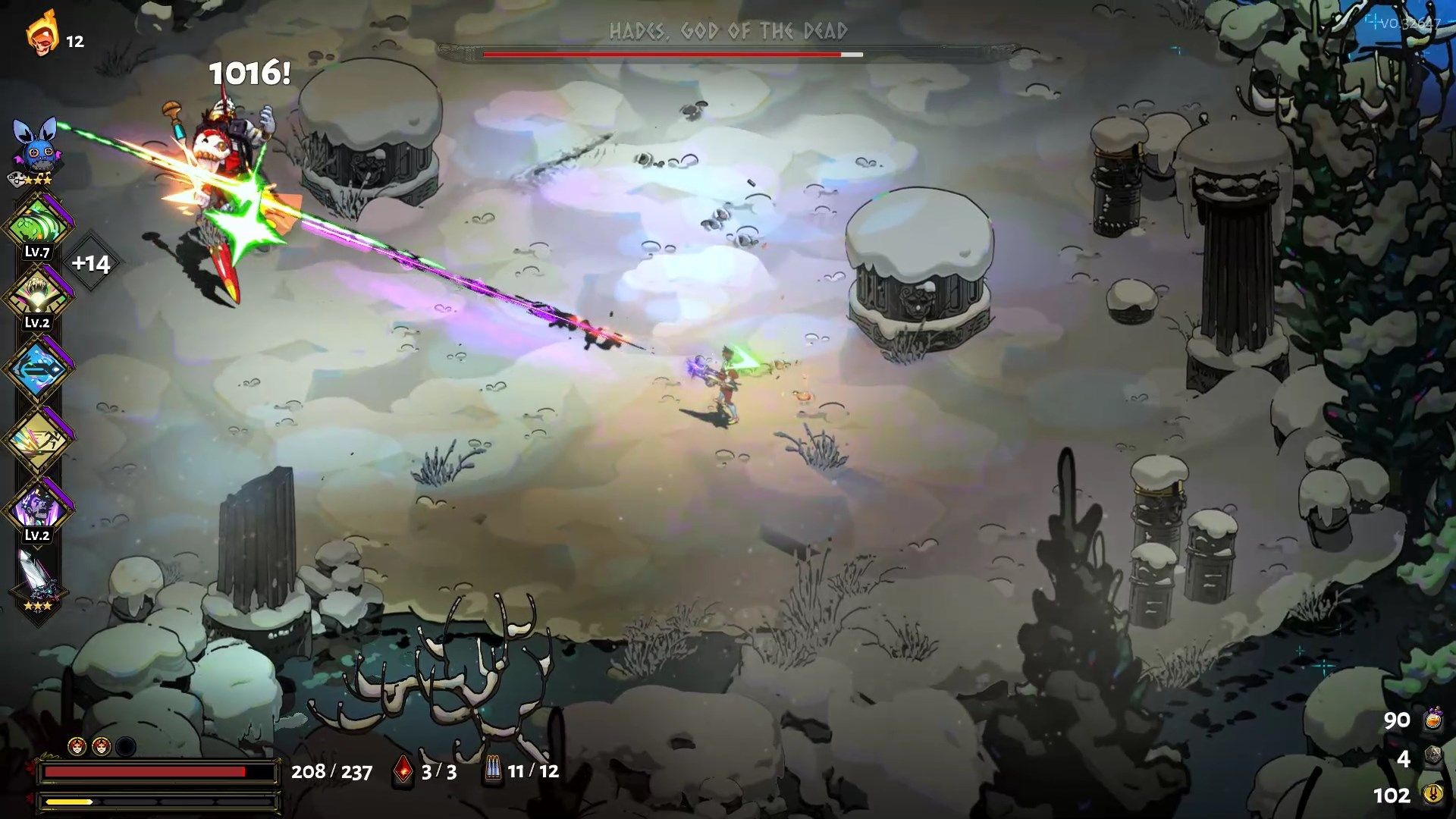
Task: Click the bullet ammo icon
Action: click(493, 770)
